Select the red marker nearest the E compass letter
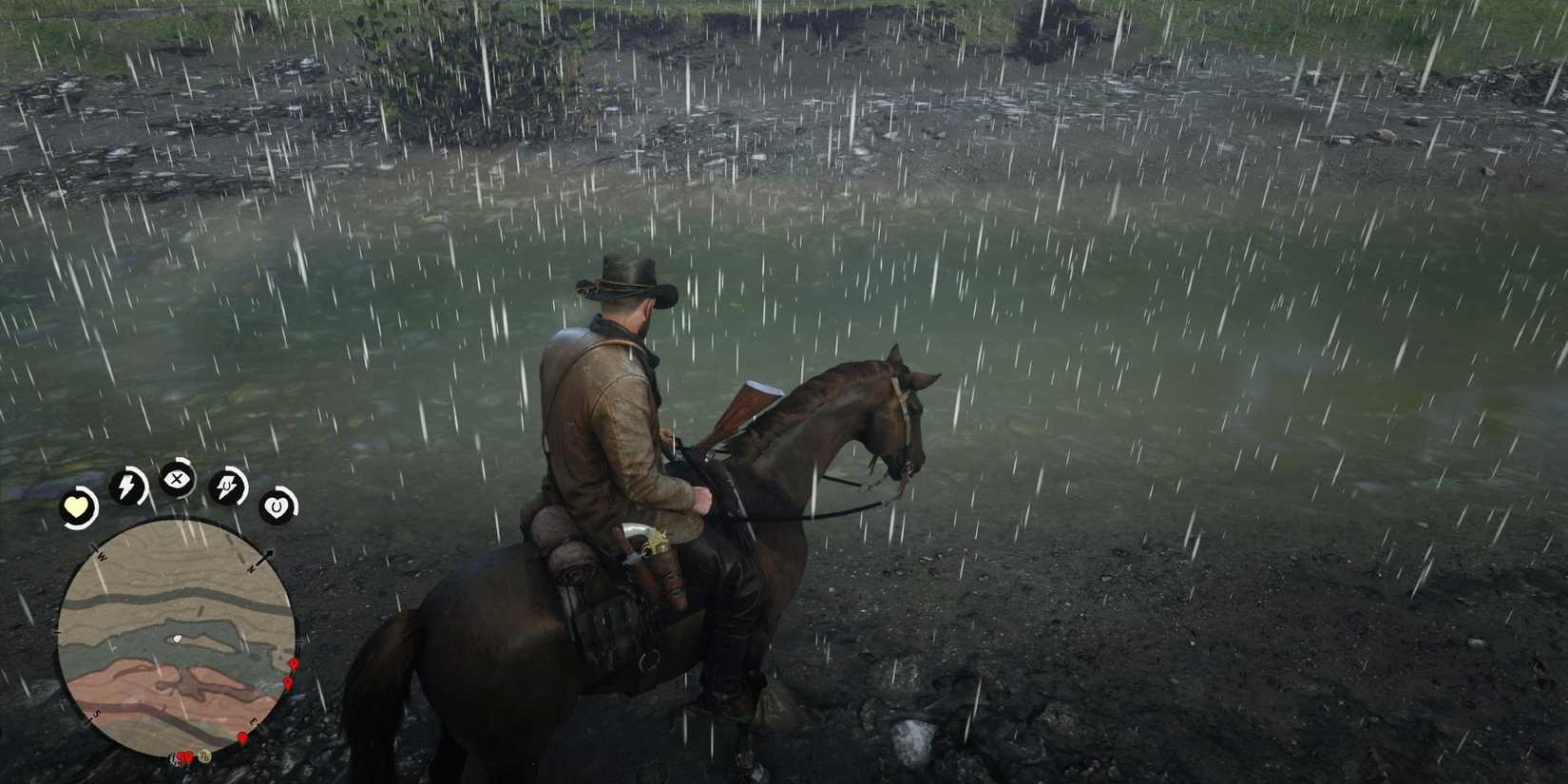Viewport: 1568px width, 784px height. (x=241, y=738)
